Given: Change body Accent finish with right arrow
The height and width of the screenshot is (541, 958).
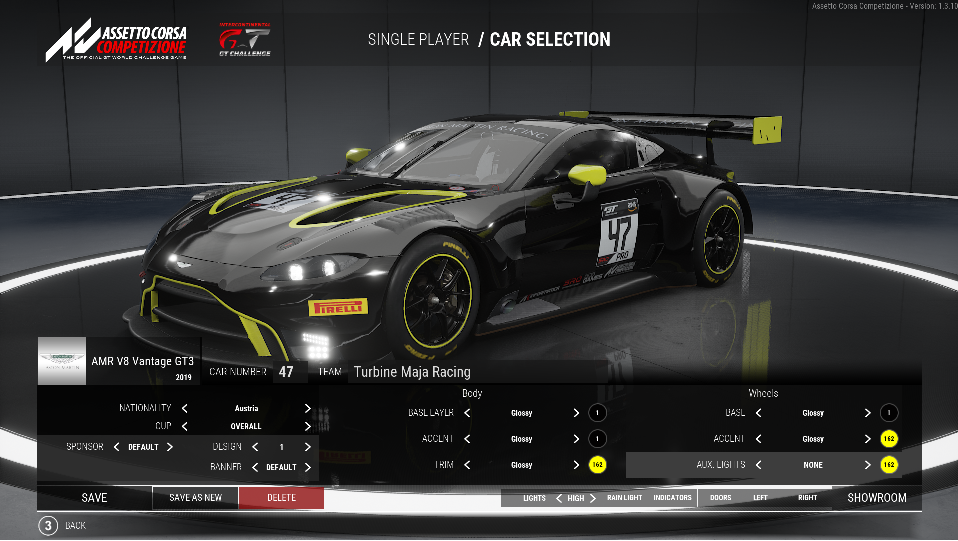Looking at the screenshot, I should [576, 439].
